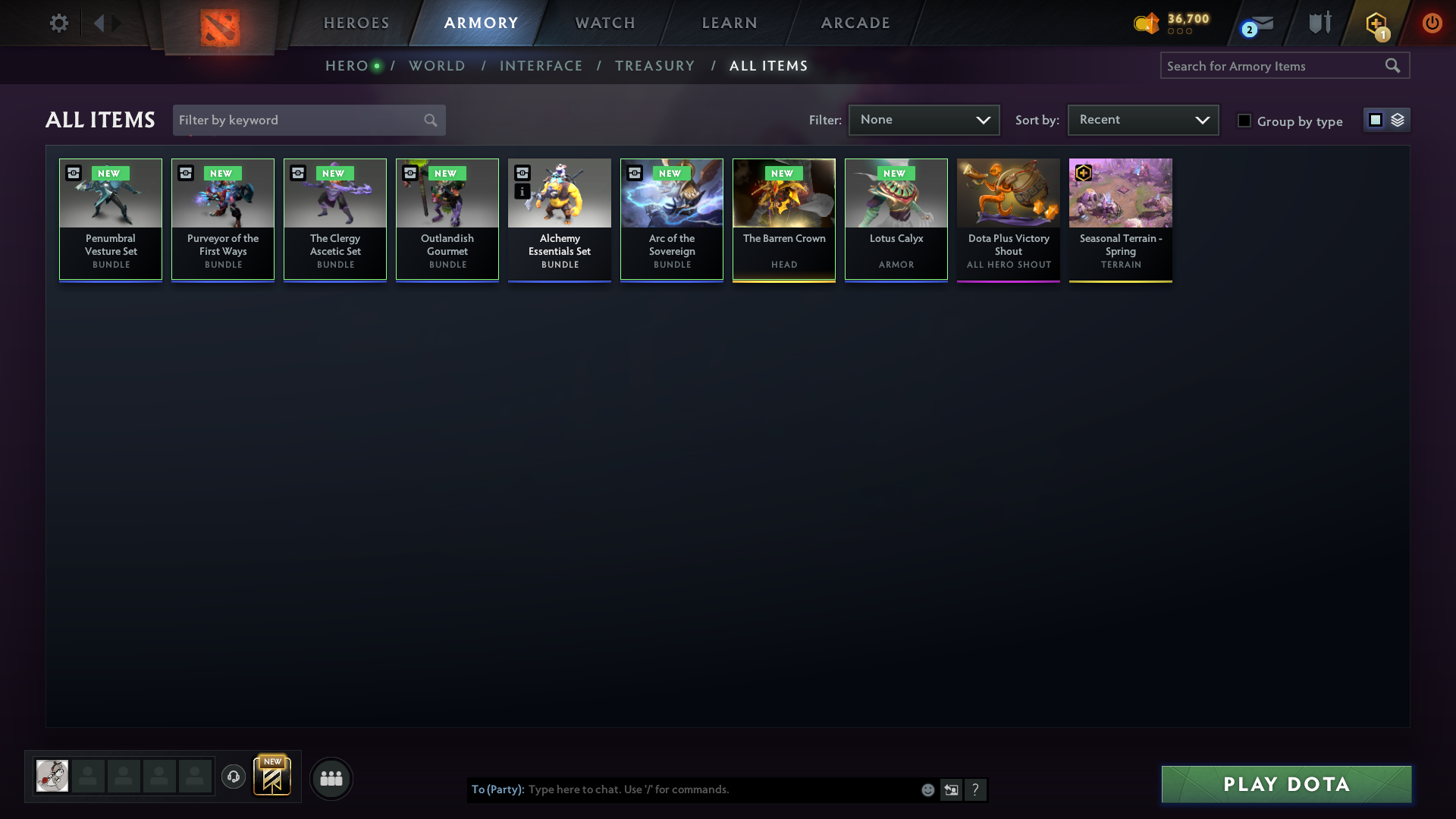Expand the back navigation arrows

(106, 23)
